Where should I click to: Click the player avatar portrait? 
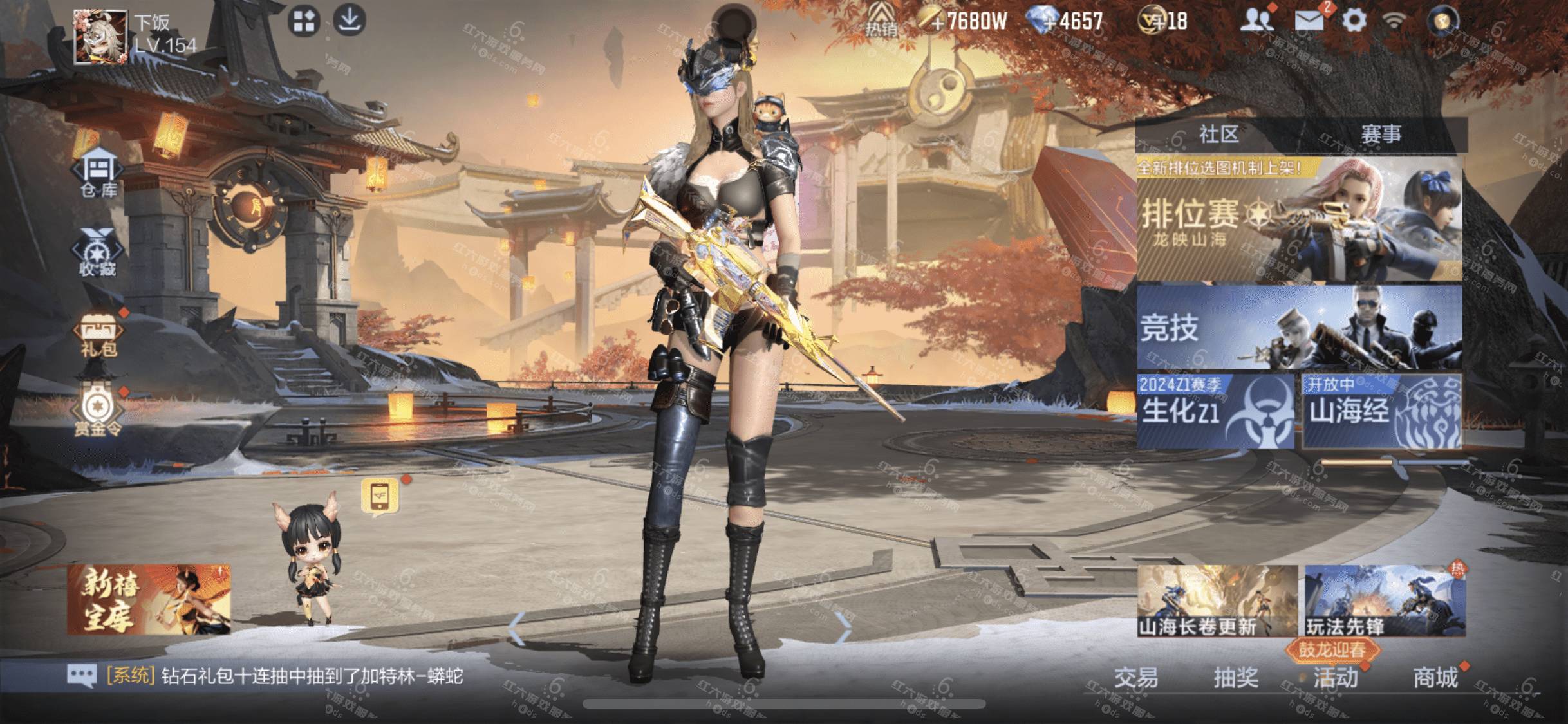point(100,37)
